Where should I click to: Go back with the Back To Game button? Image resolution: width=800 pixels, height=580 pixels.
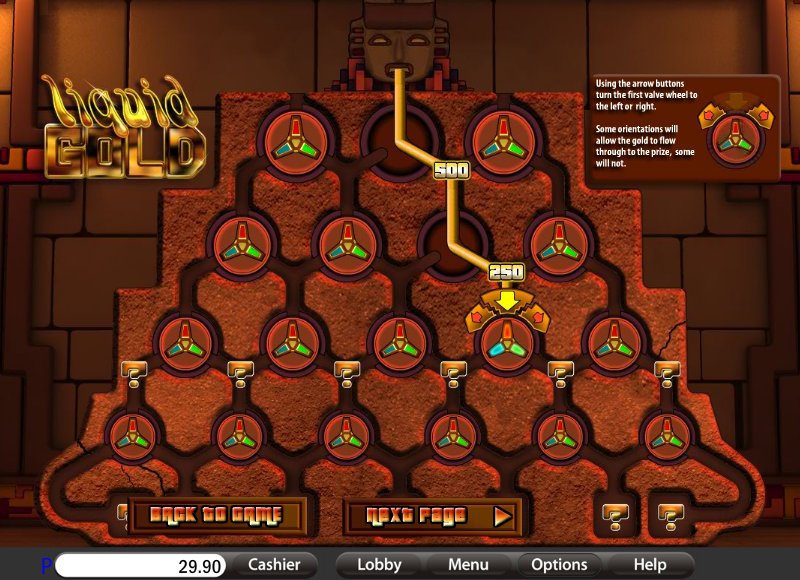click(216, 516)
